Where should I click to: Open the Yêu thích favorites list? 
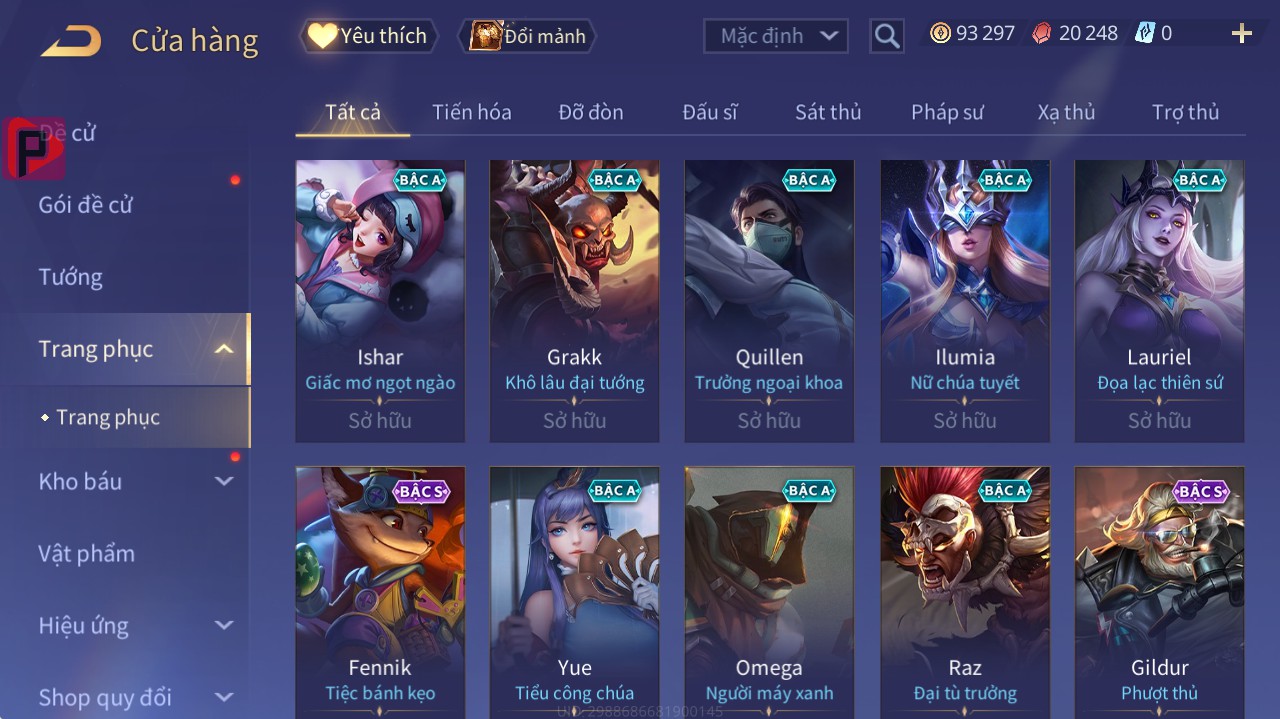[368, 36]
